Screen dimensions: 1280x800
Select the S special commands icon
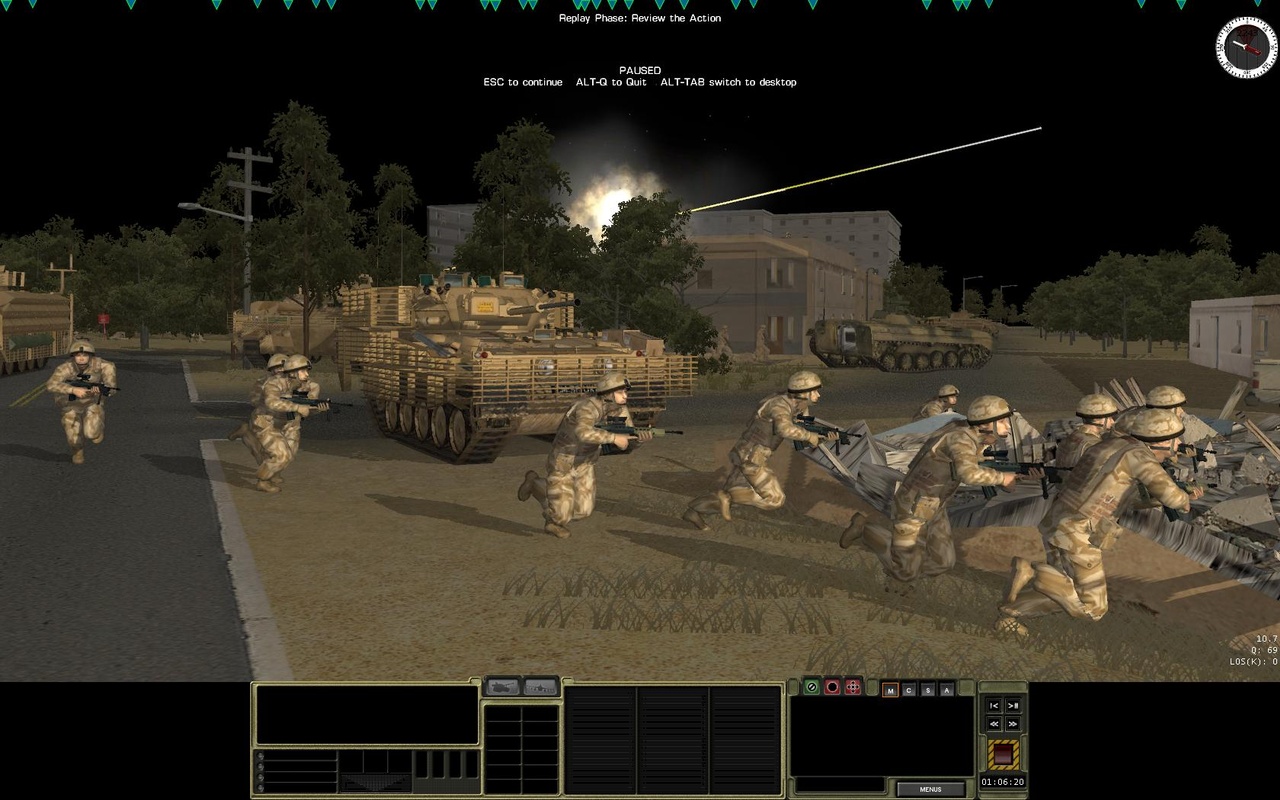point(928,688)
